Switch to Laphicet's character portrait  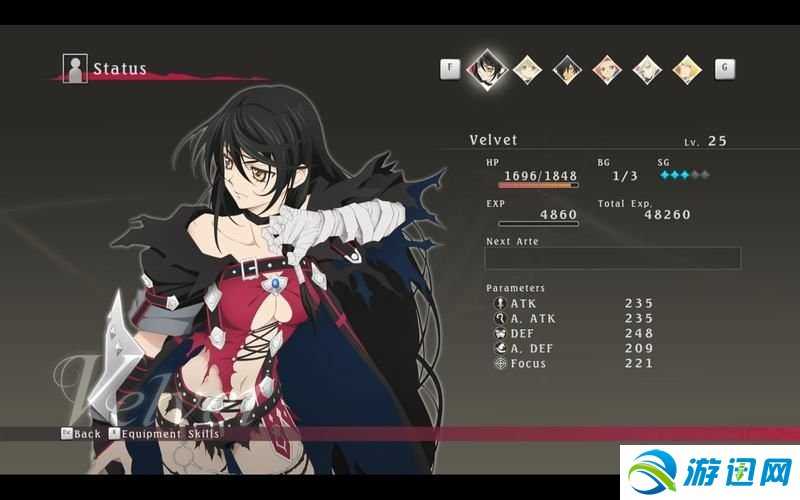point(527,69)
